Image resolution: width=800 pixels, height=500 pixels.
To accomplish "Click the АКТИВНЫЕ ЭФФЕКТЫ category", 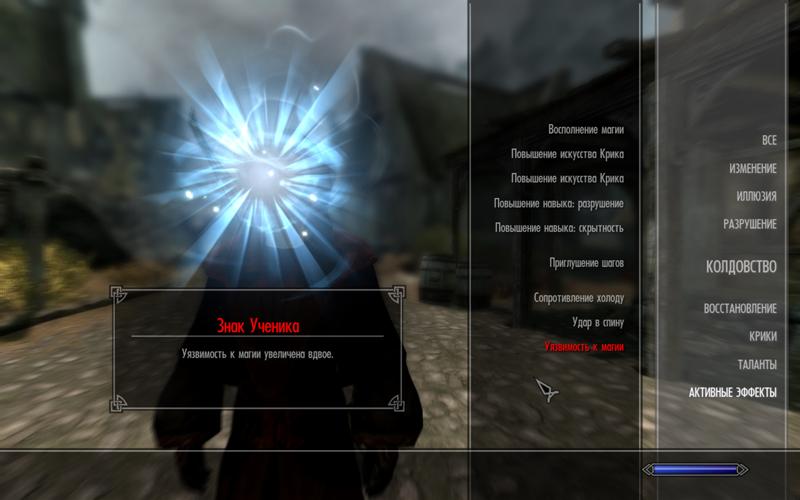I will (x=732, y=392).
